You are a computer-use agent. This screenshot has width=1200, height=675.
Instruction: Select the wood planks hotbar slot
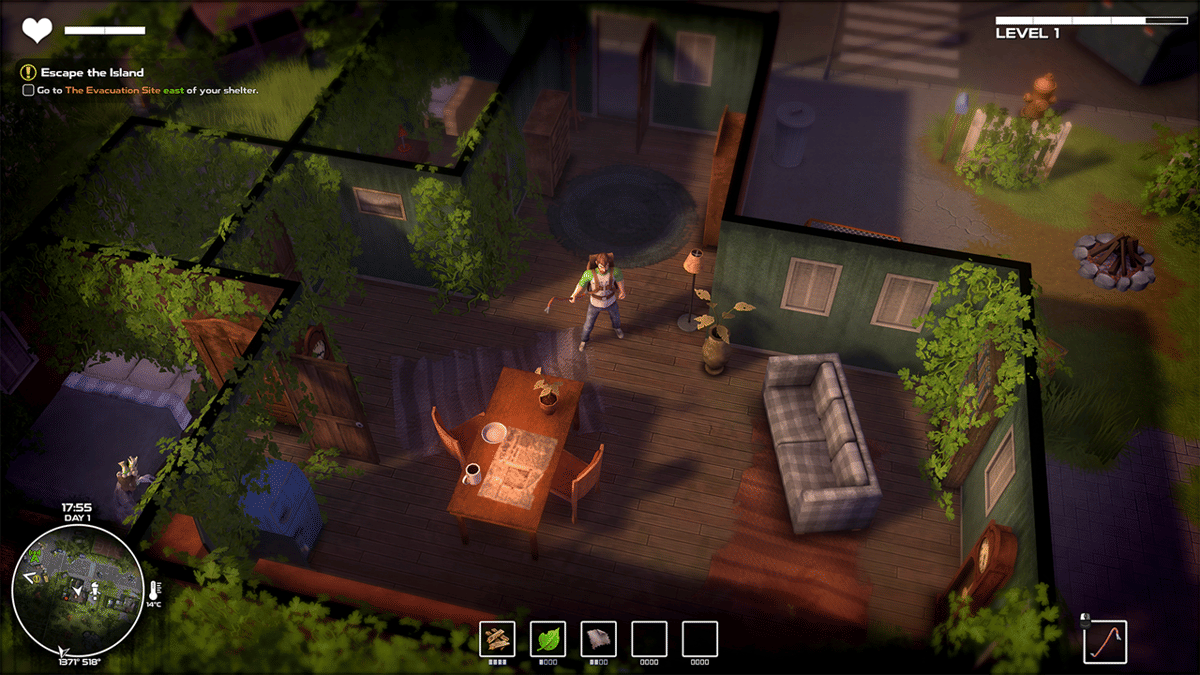click(x=498, y=638)
